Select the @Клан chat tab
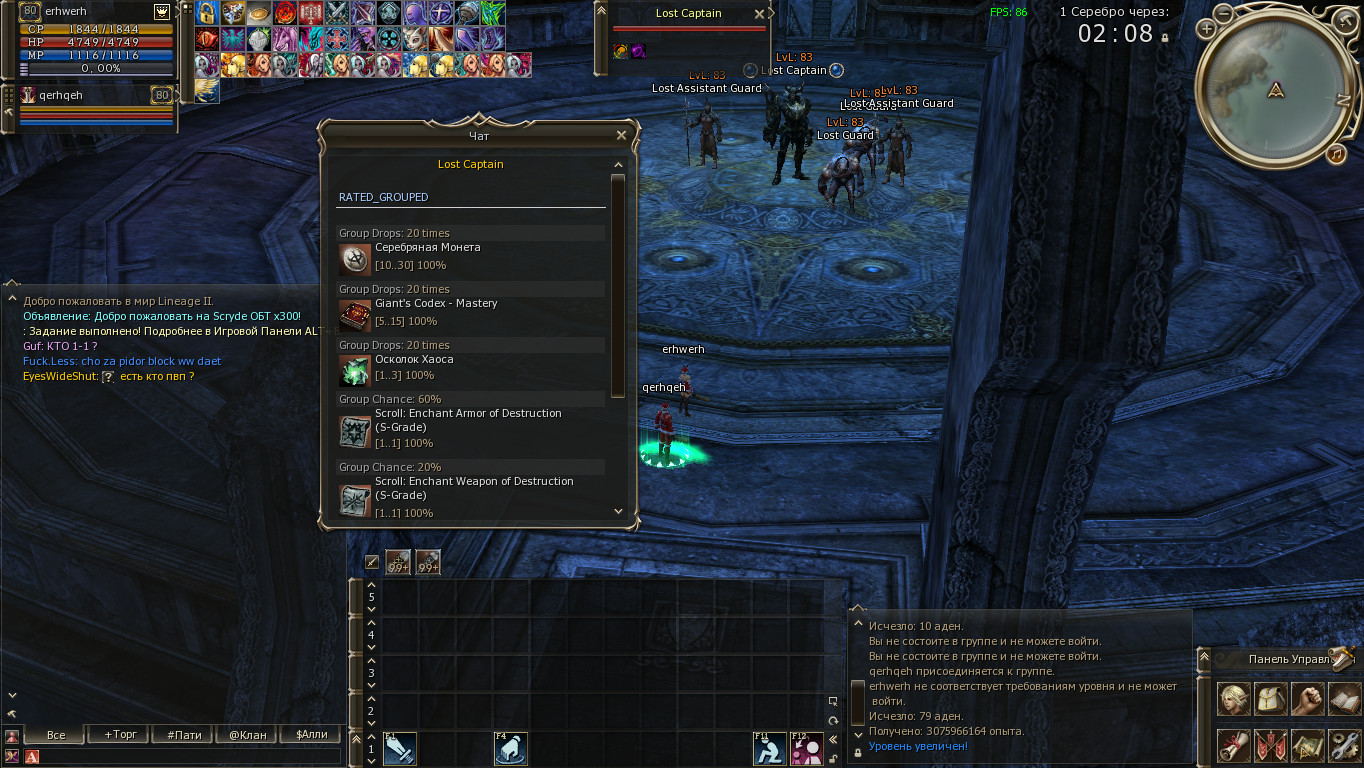 click(248, 734)
